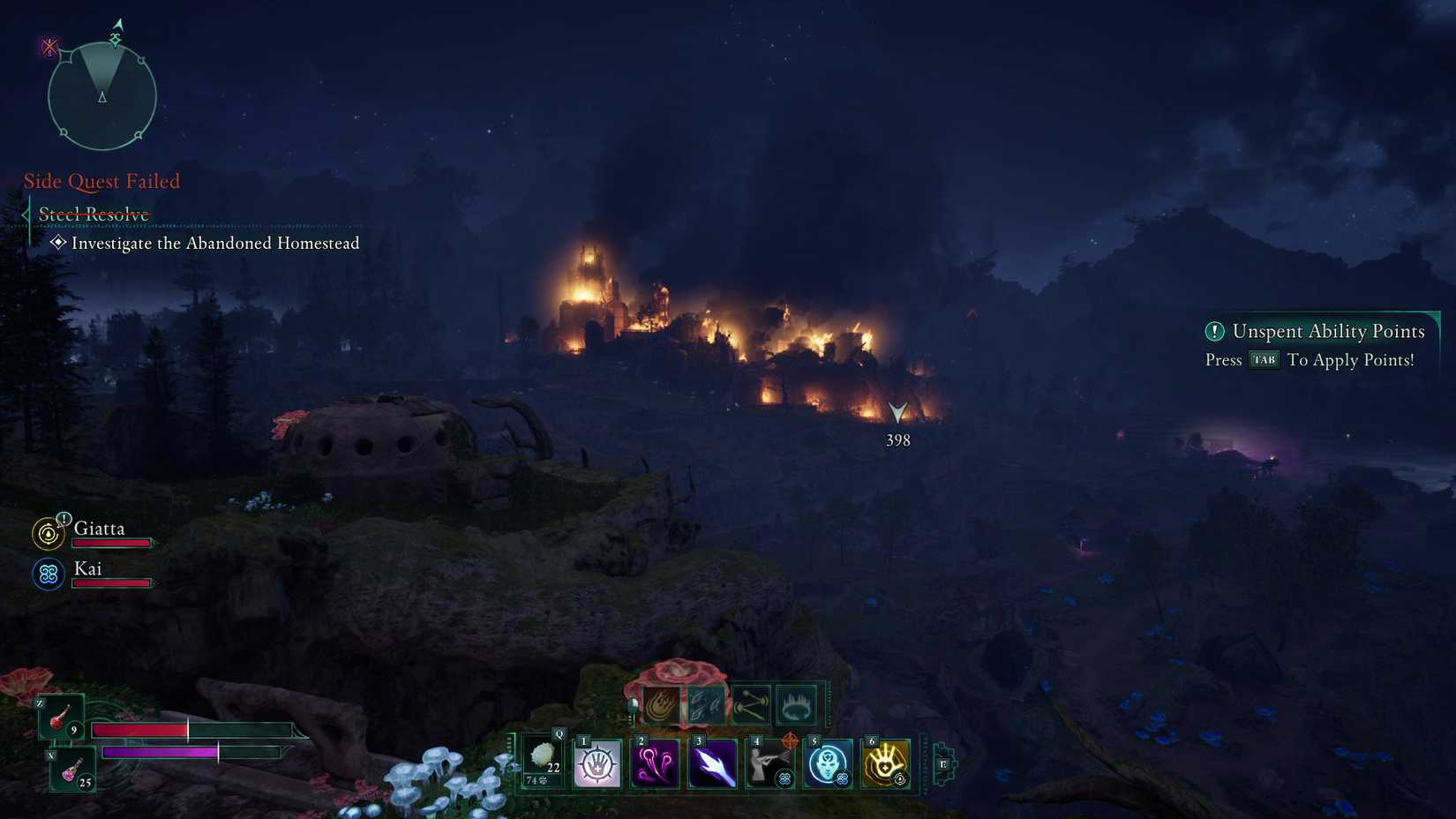This screenshot has height=819, width=1456.
Task: Select the crossed hammers buff icon
Action: [752, 704]
